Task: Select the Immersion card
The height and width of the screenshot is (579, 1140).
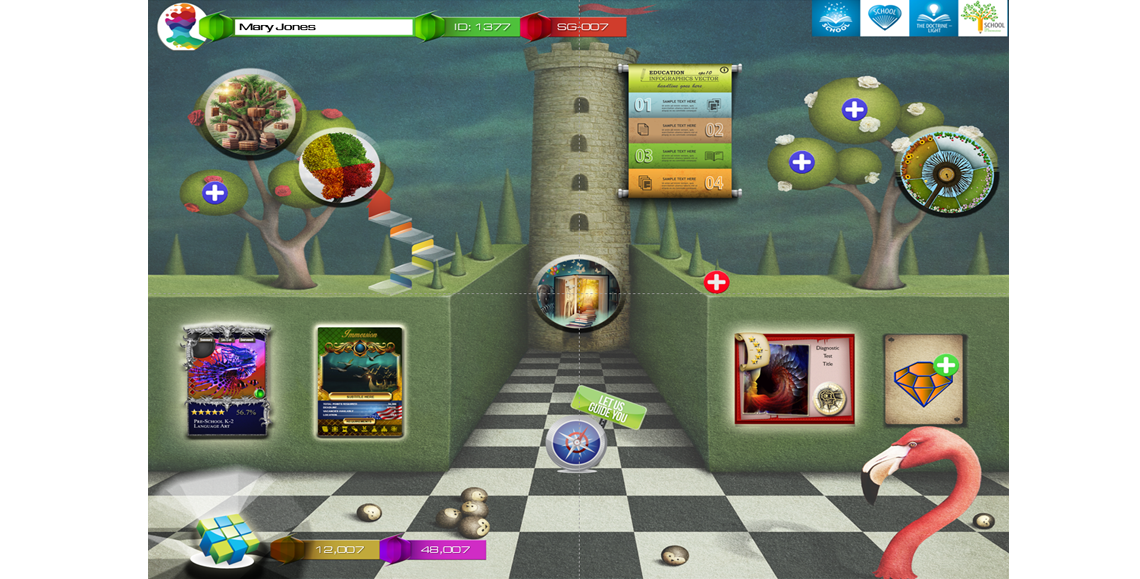Action: point(360,381)
